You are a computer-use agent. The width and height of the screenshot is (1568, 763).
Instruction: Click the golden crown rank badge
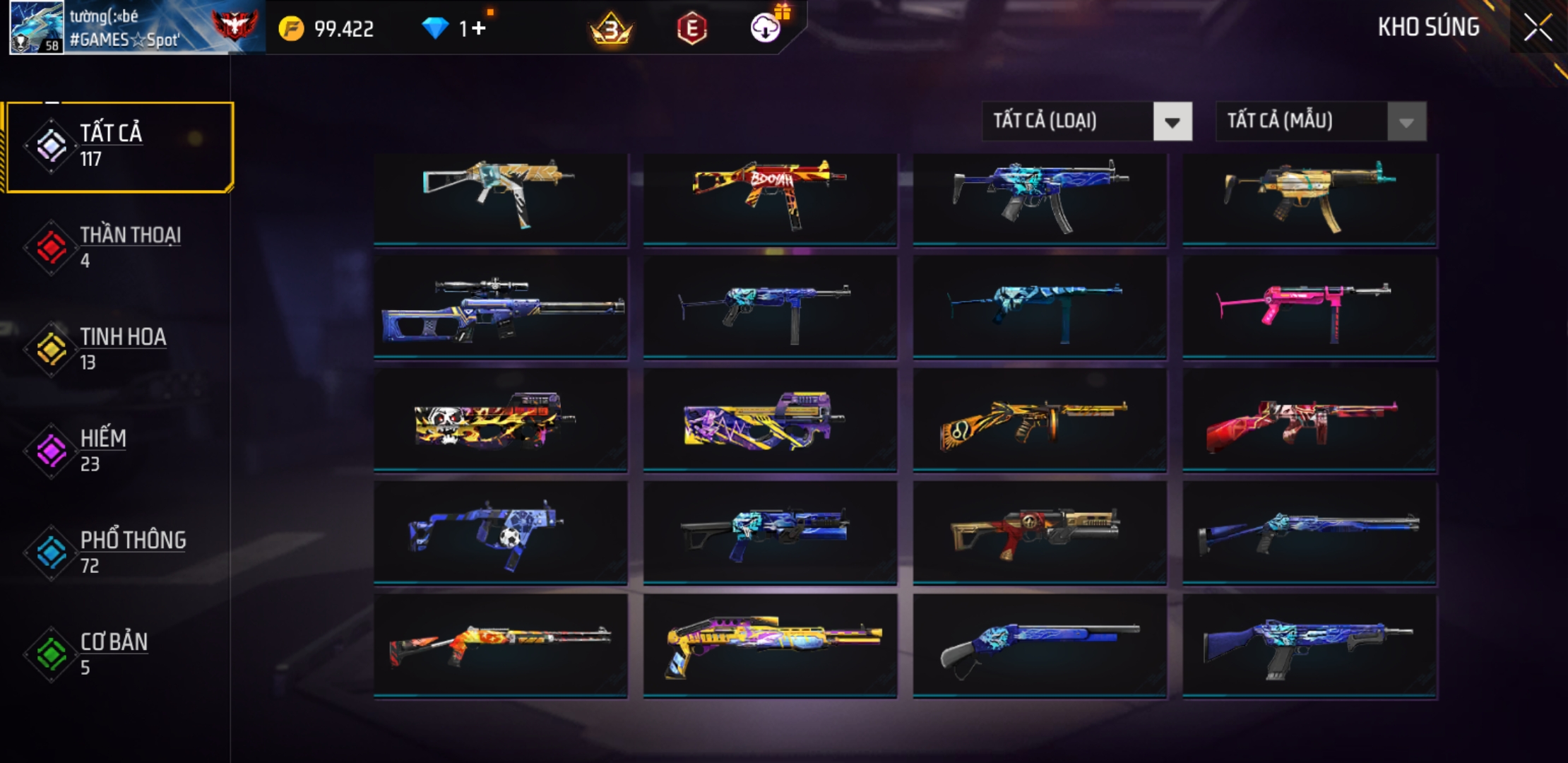[x=611, y=29]
